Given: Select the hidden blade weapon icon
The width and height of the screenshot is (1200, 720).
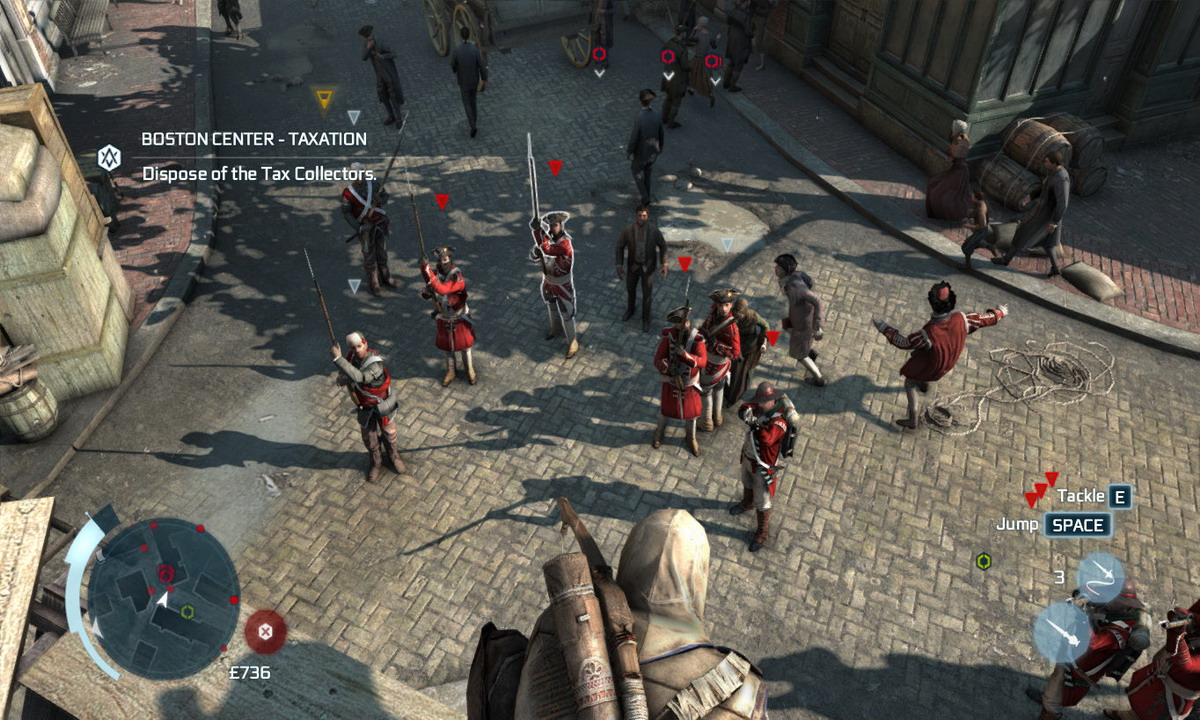Looking at the screenshot, I should tap(1063, 631).
